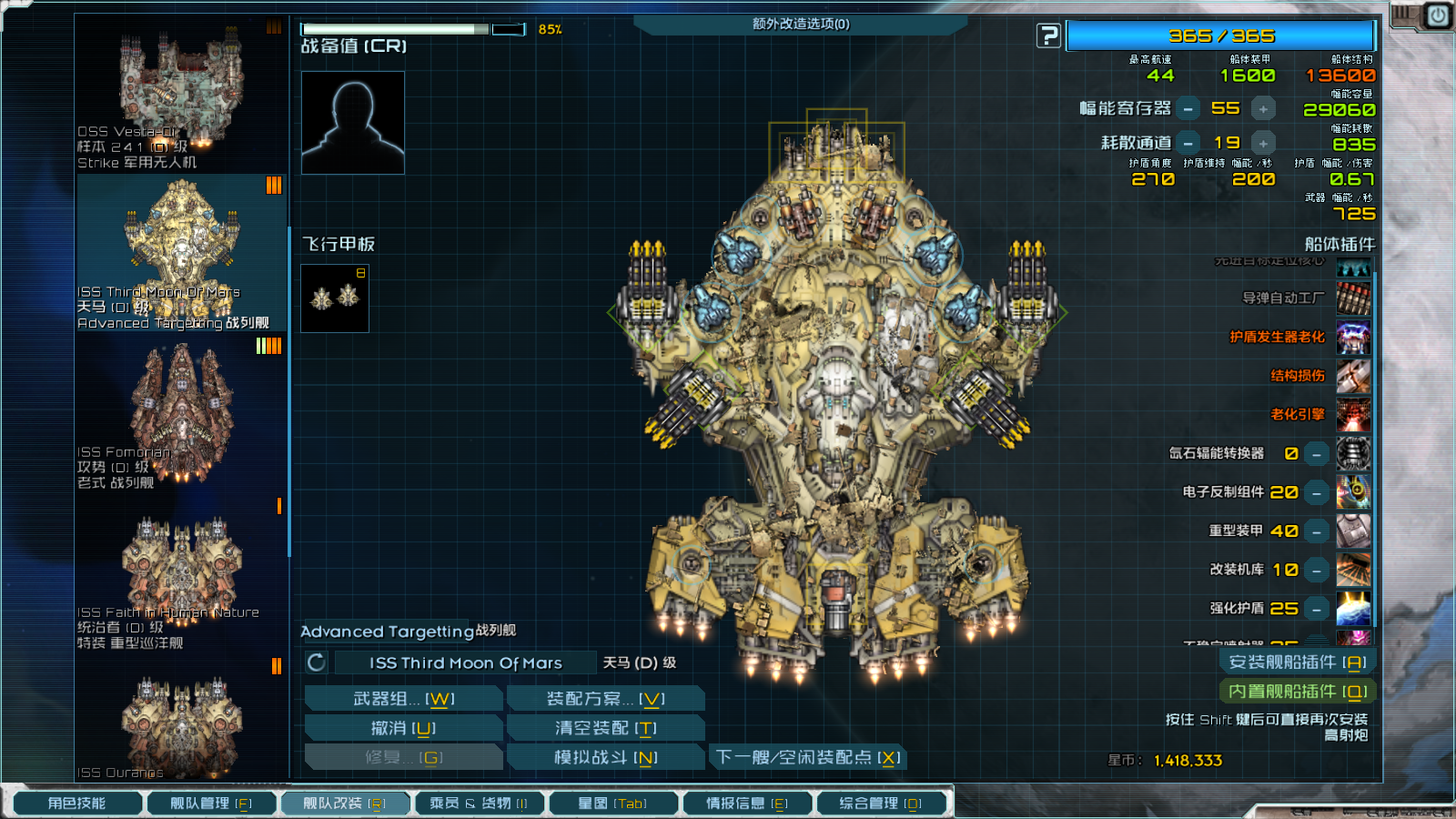Image resolution: width=1456 pixels, height=819 pixels.
Task: Decrease 耗散通道 vents with minus
Action: pos(1188,144)
